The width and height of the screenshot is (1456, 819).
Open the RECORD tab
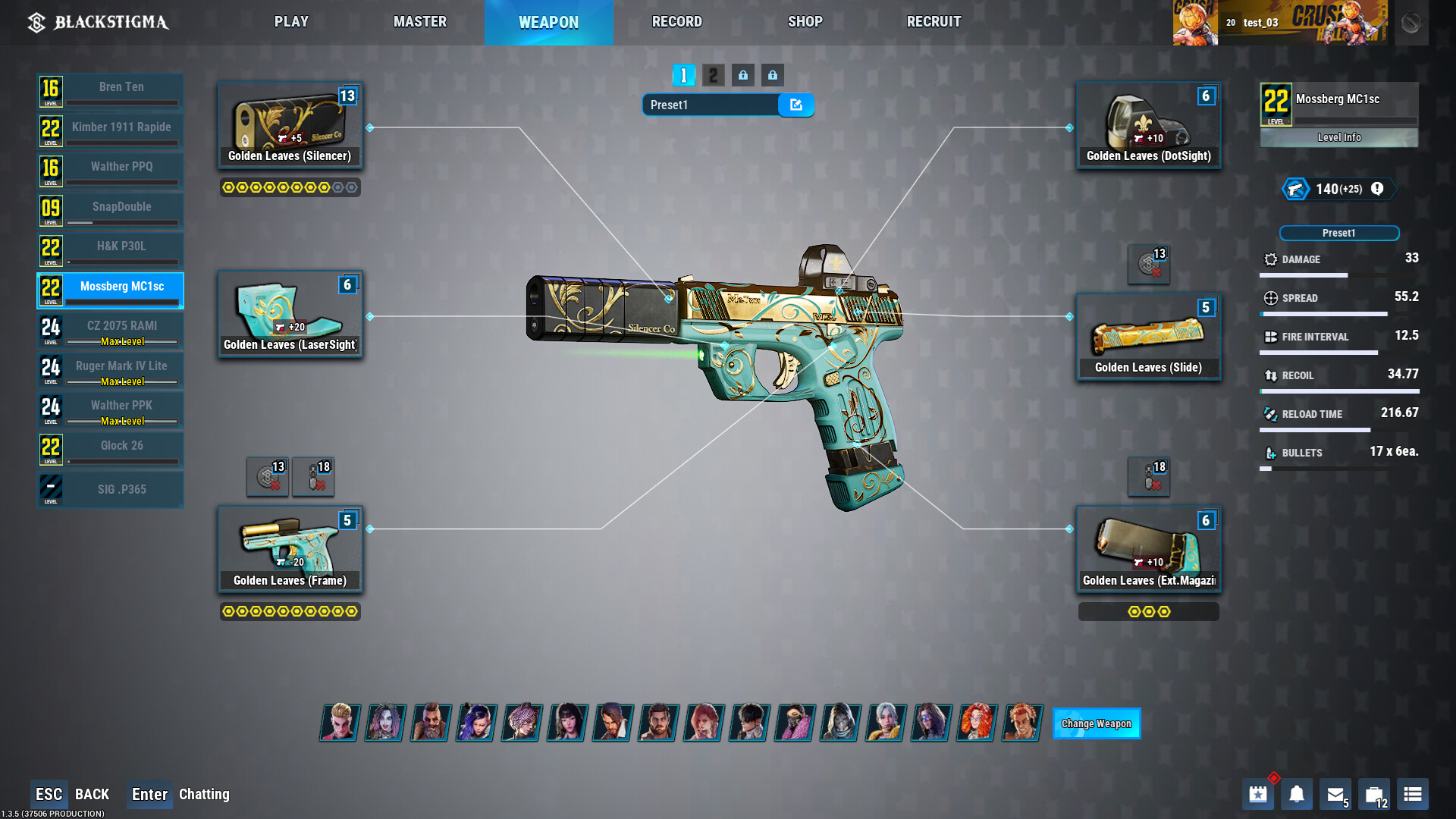click(676, 22)
